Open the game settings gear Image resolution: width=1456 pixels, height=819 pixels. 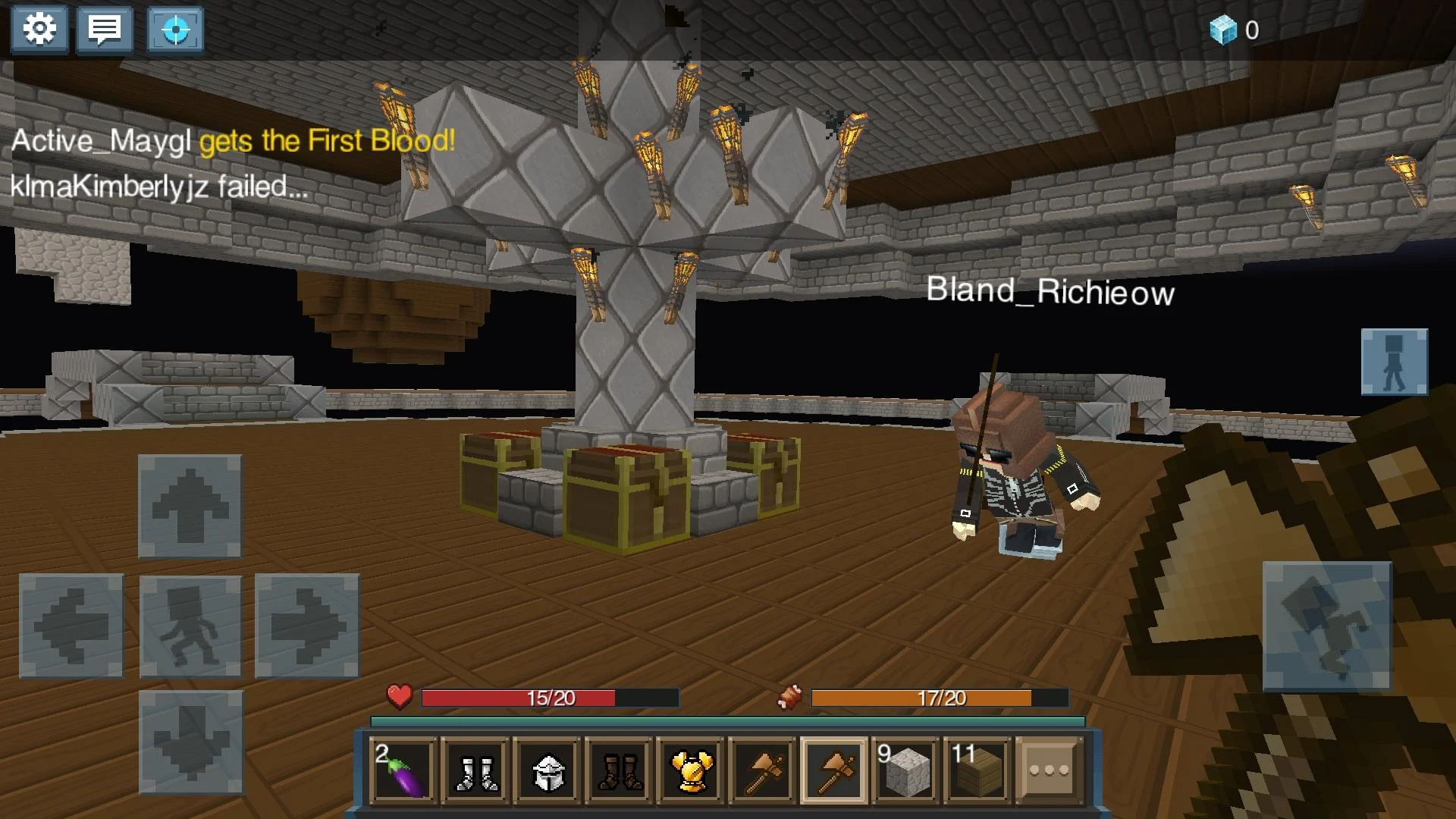[39, 29]
